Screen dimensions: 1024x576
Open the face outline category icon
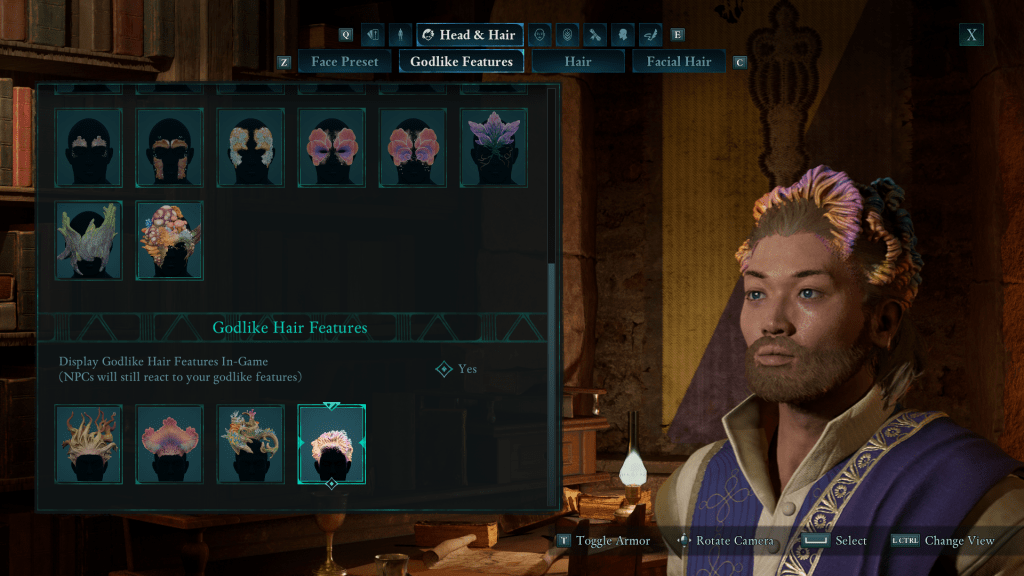(x=539, y=35)
